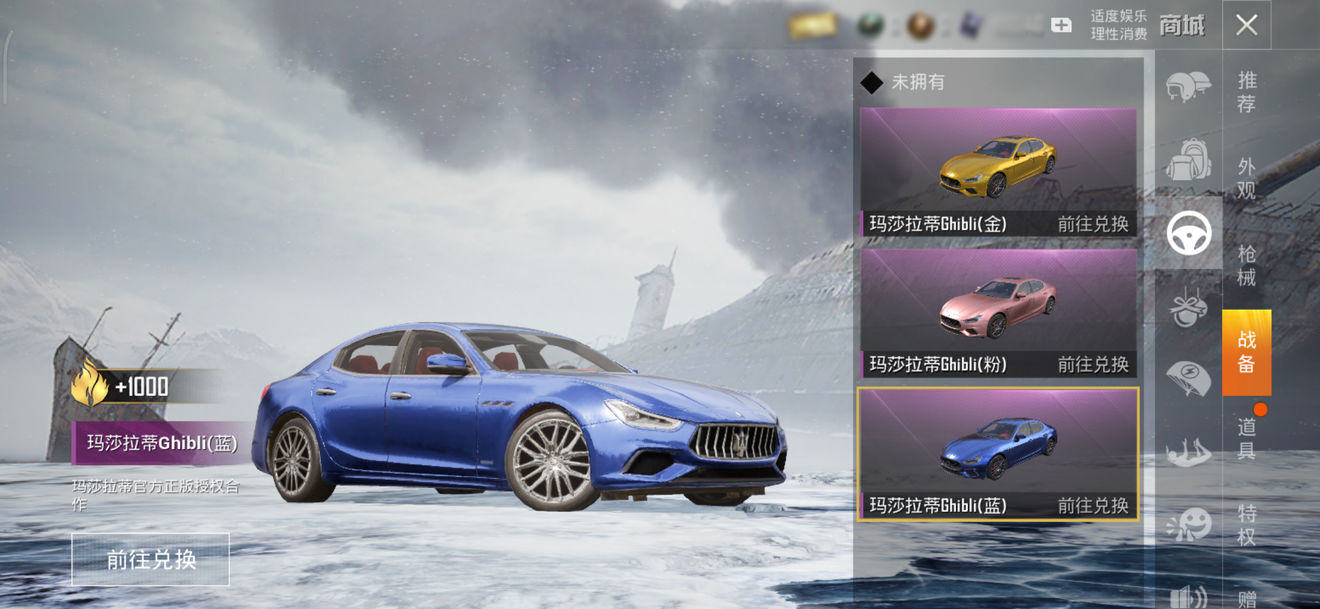
Task: Select the steering wheel vehicle category
Action: tap(1189, 233)
